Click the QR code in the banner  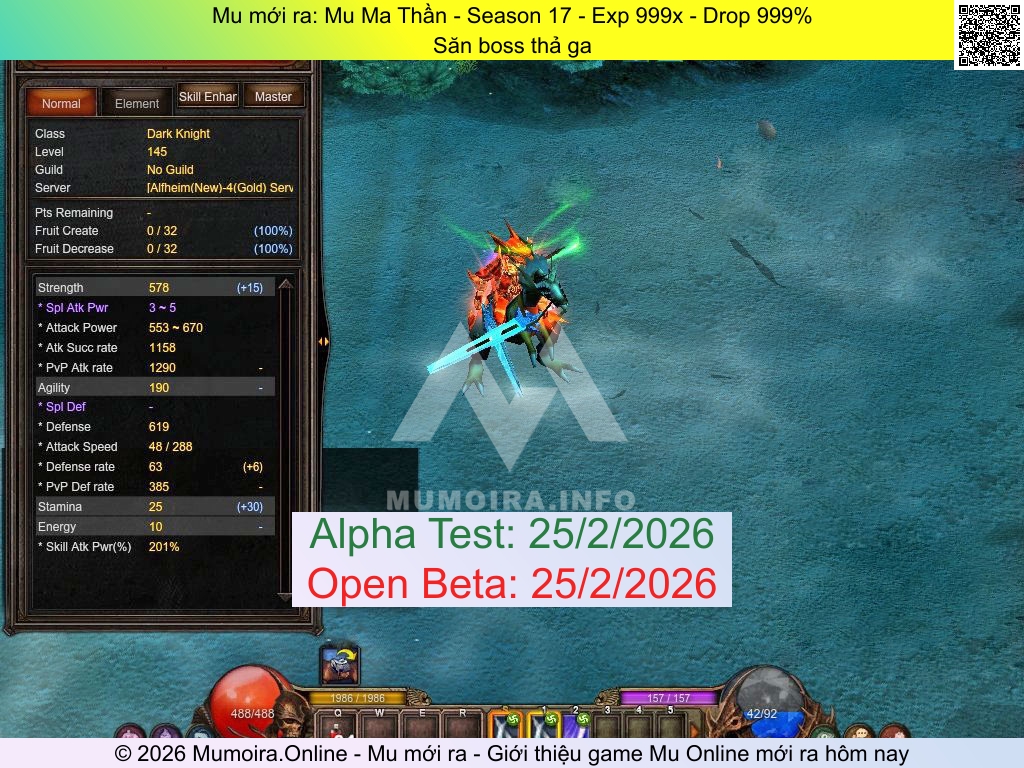(x=987, y=35)
